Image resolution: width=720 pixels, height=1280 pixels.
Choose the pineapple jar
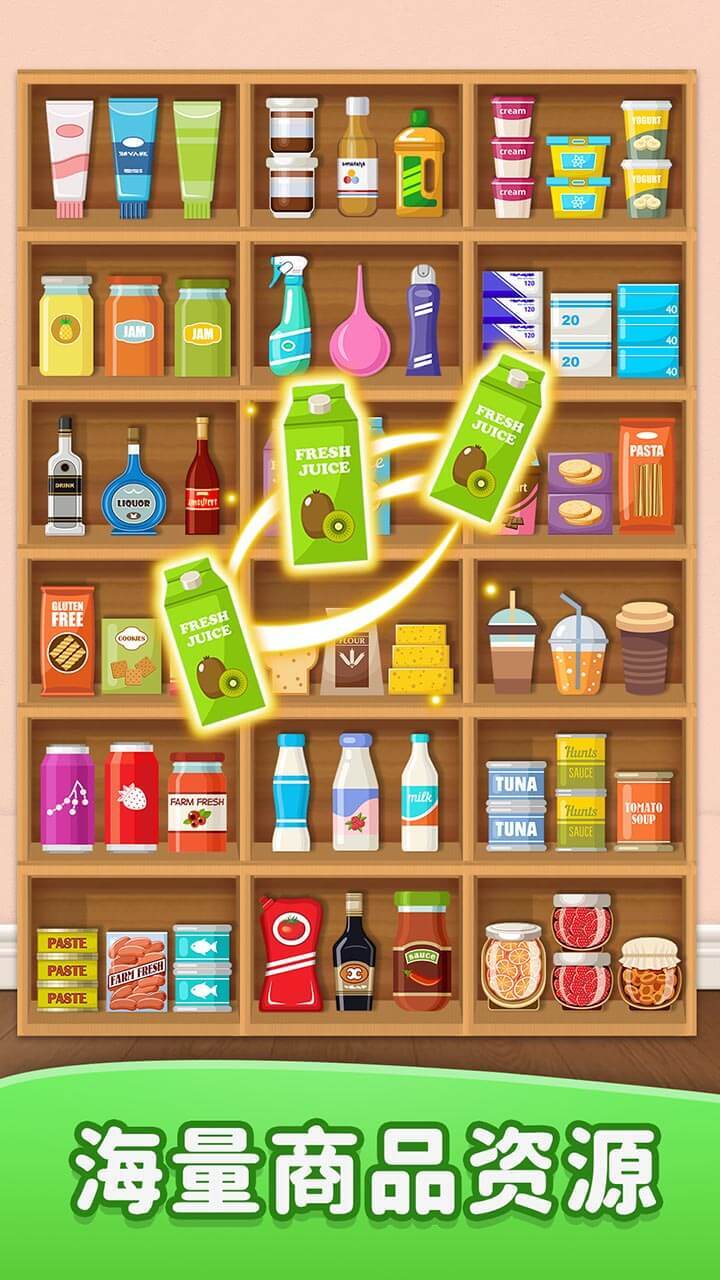click(x=66, y=326)
